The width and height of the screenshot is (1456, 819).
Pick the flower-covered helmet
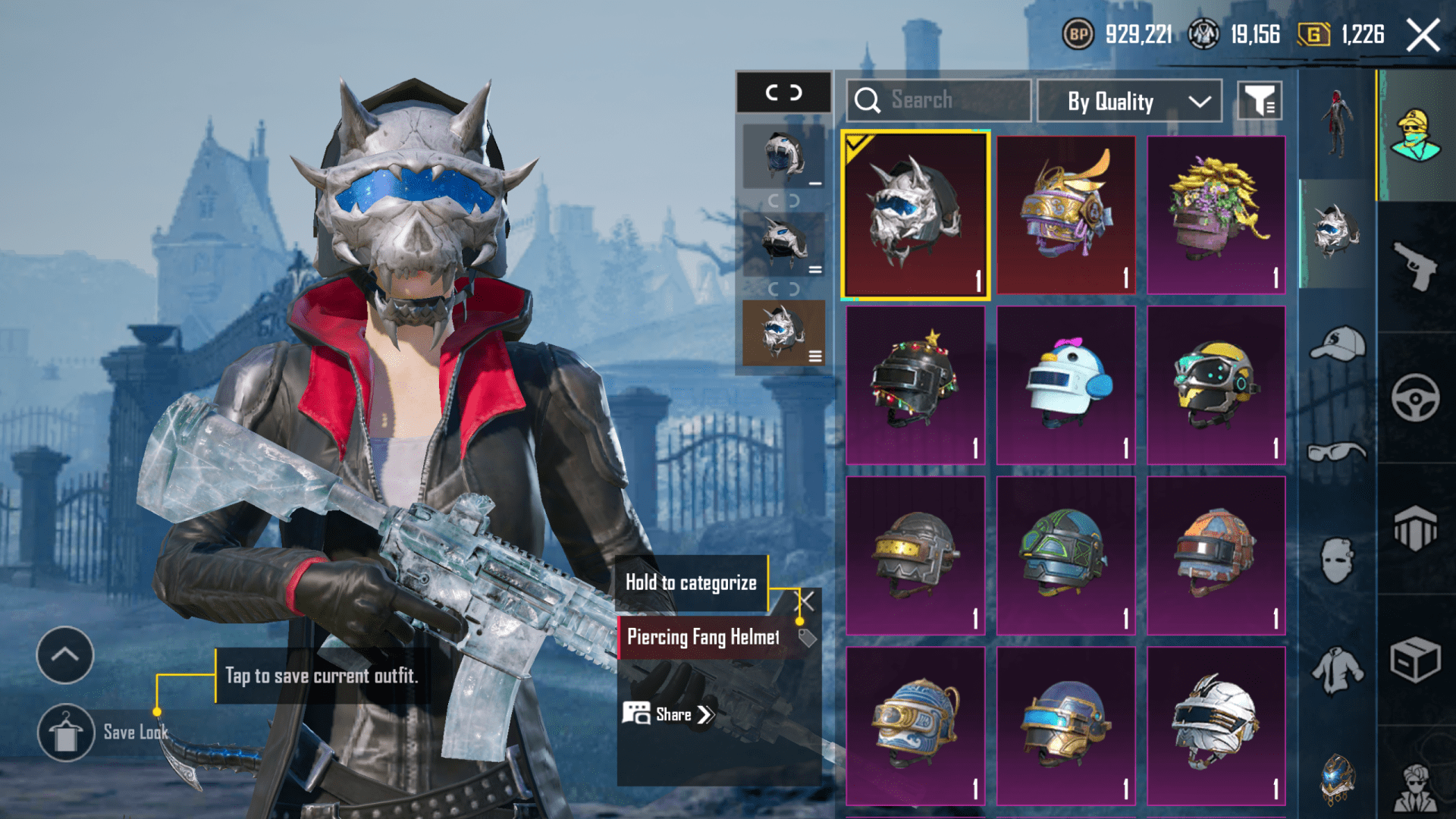pyautogui.click(x=1216, y=215)
